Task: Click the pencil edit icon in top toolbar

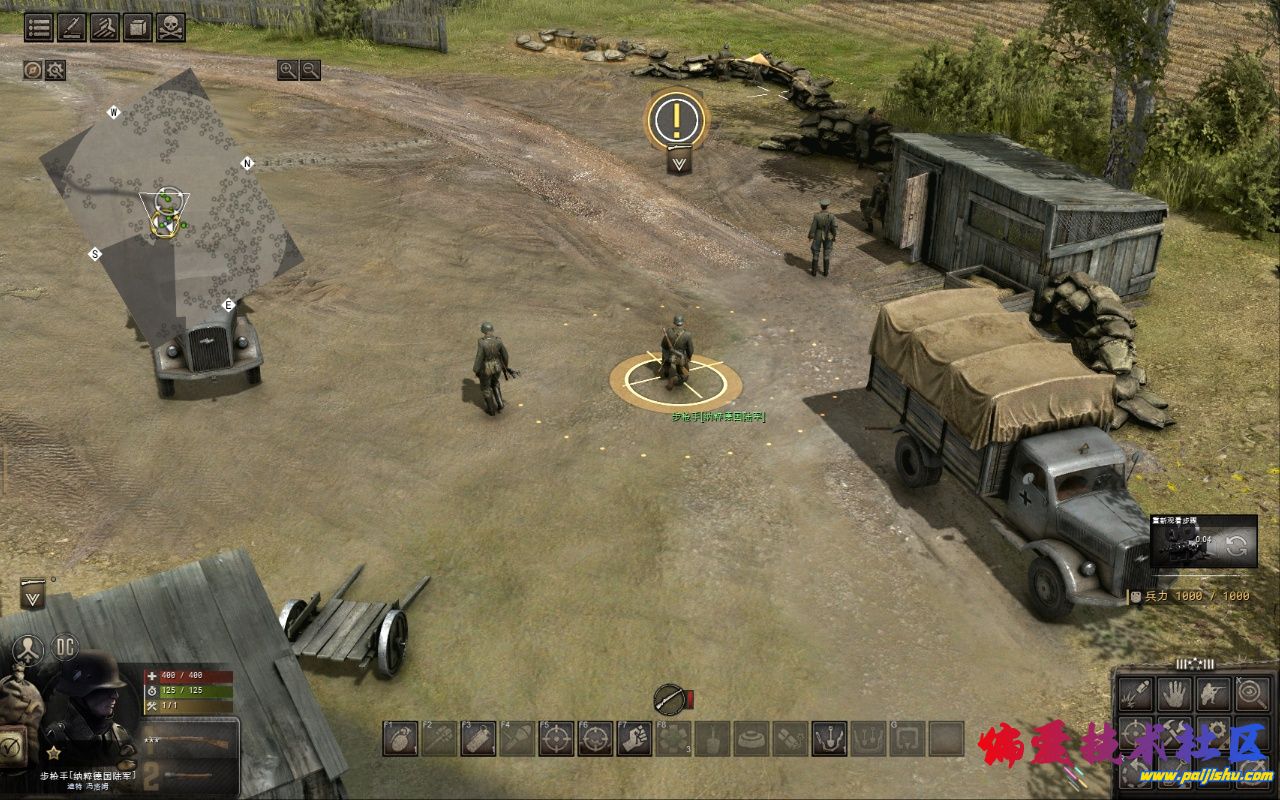Action: (71, 27)
